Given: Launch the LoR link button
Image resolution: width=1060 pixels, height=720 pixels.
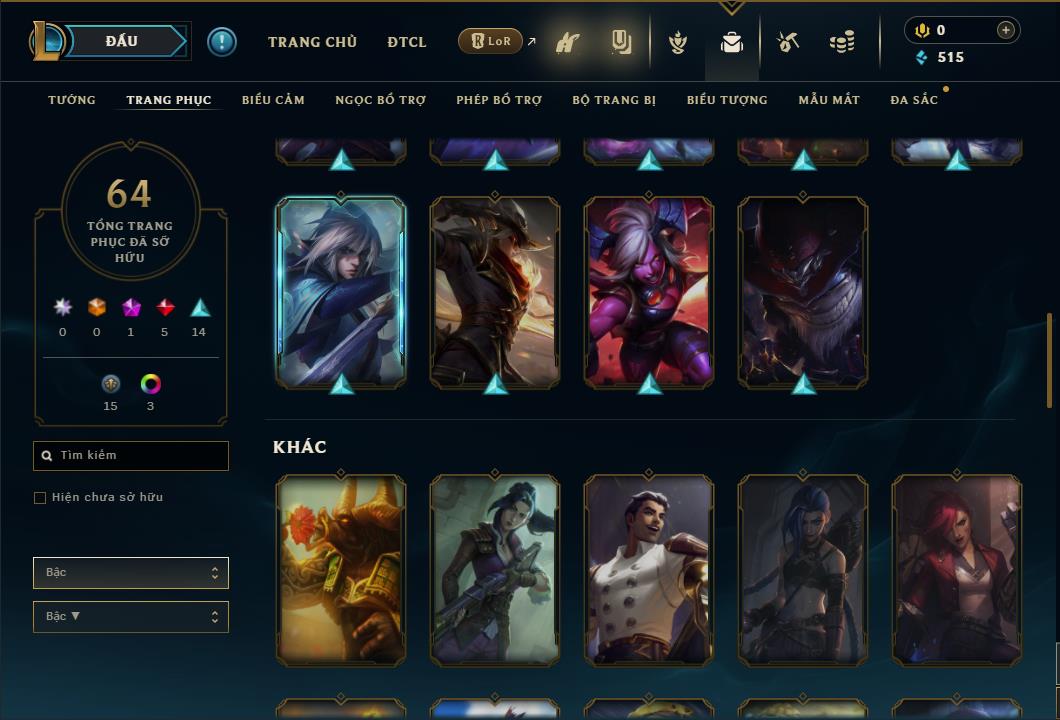Looking at the screenshot, I should pyautogui.click(x=491, y=42).
